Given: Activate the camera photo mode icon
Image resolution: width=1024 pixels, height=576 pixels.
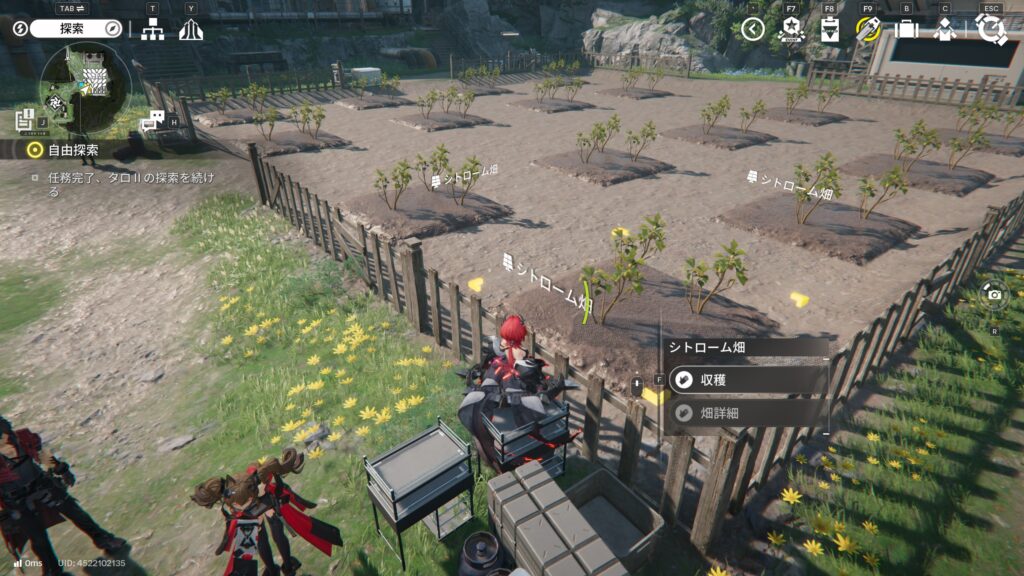Looking at the screenshot, I should (994, 294).
